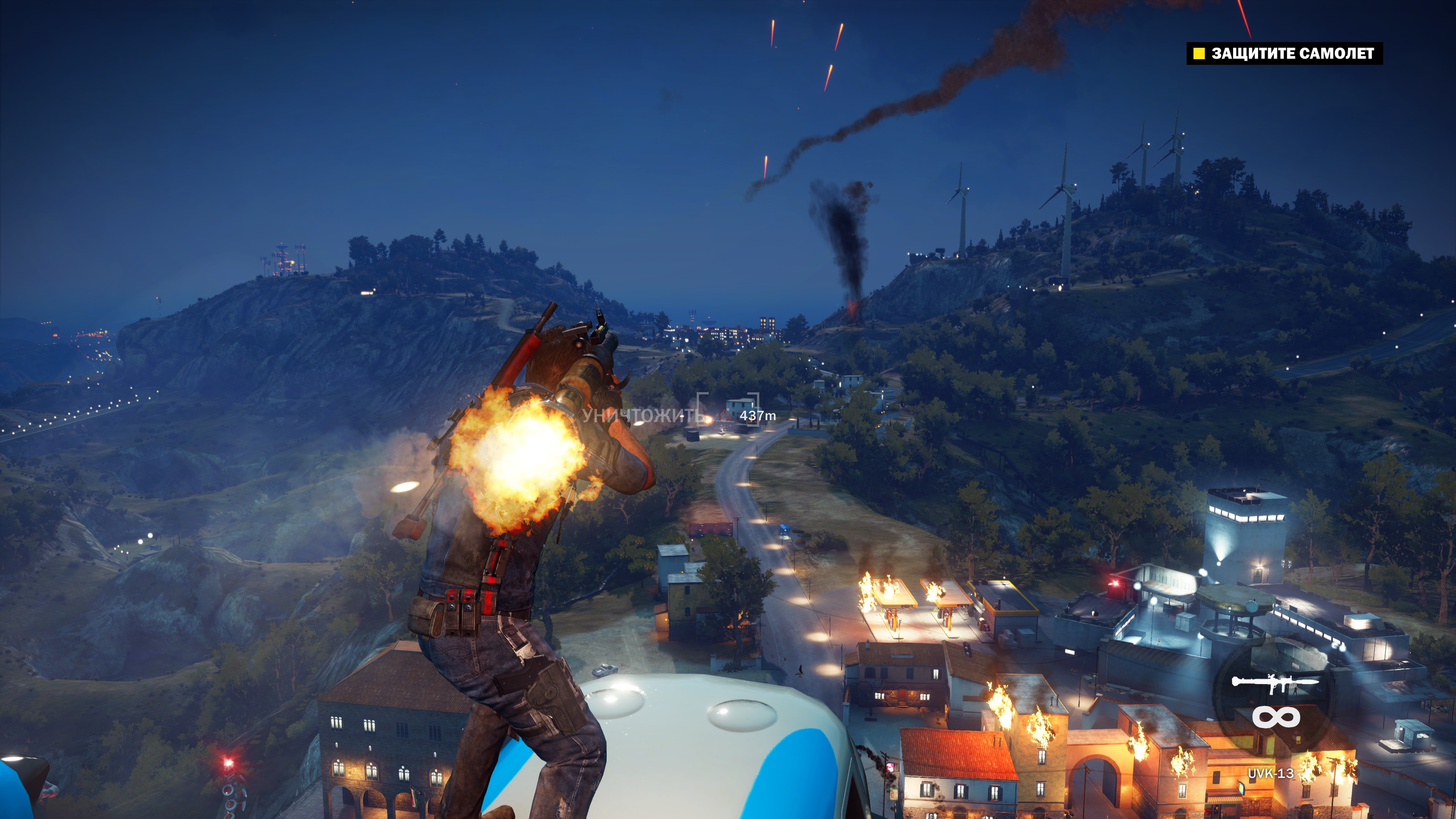Image resolution: width=1456 pixels, height=819 pixels.
Task: Click the "Защитите самолет" objective tracker
Action: (x=1284, y=54)
